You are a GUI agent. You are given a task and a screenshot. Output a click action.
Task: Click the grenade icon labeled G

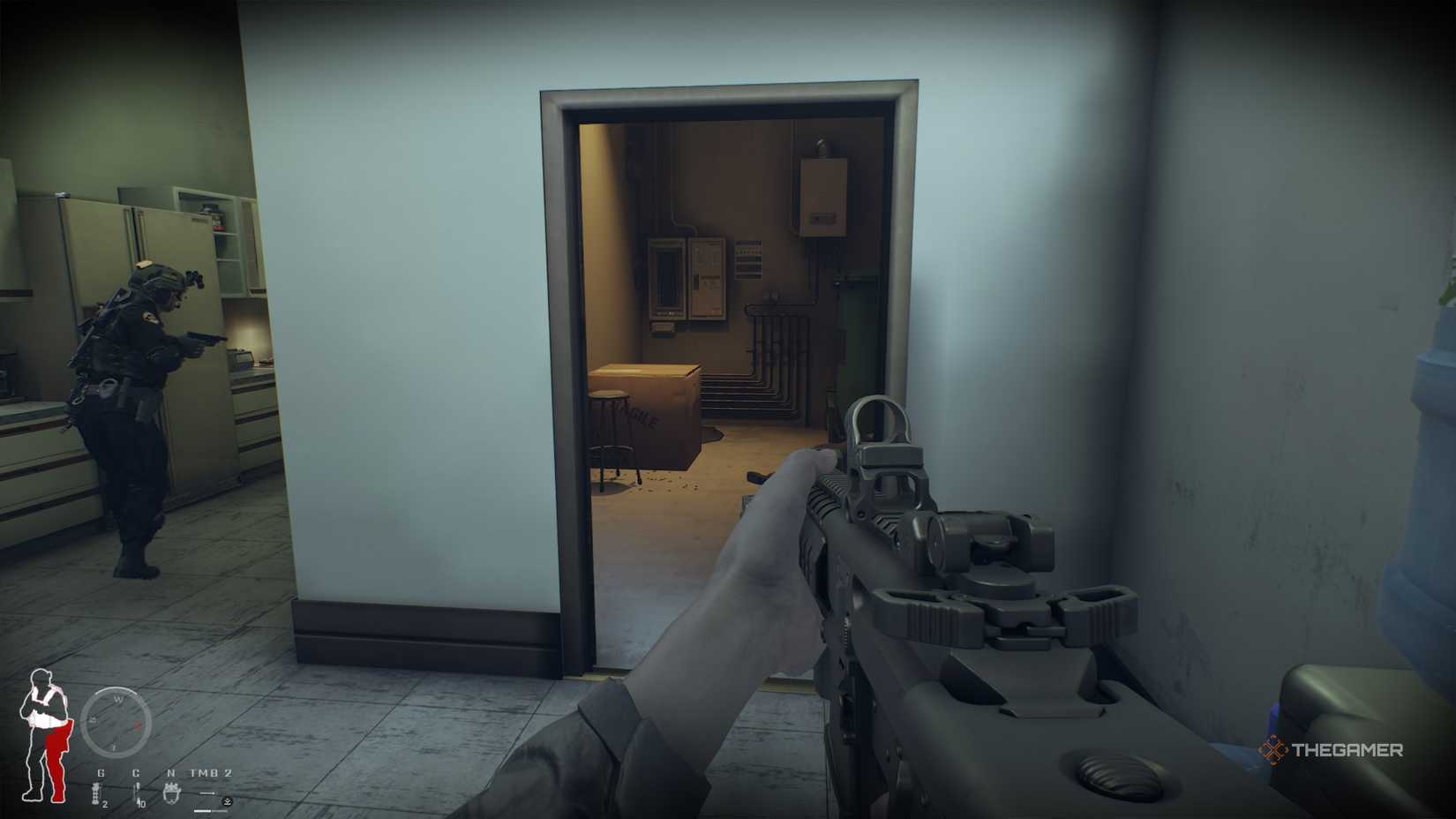pyautogui.click(x=95, y=793)
